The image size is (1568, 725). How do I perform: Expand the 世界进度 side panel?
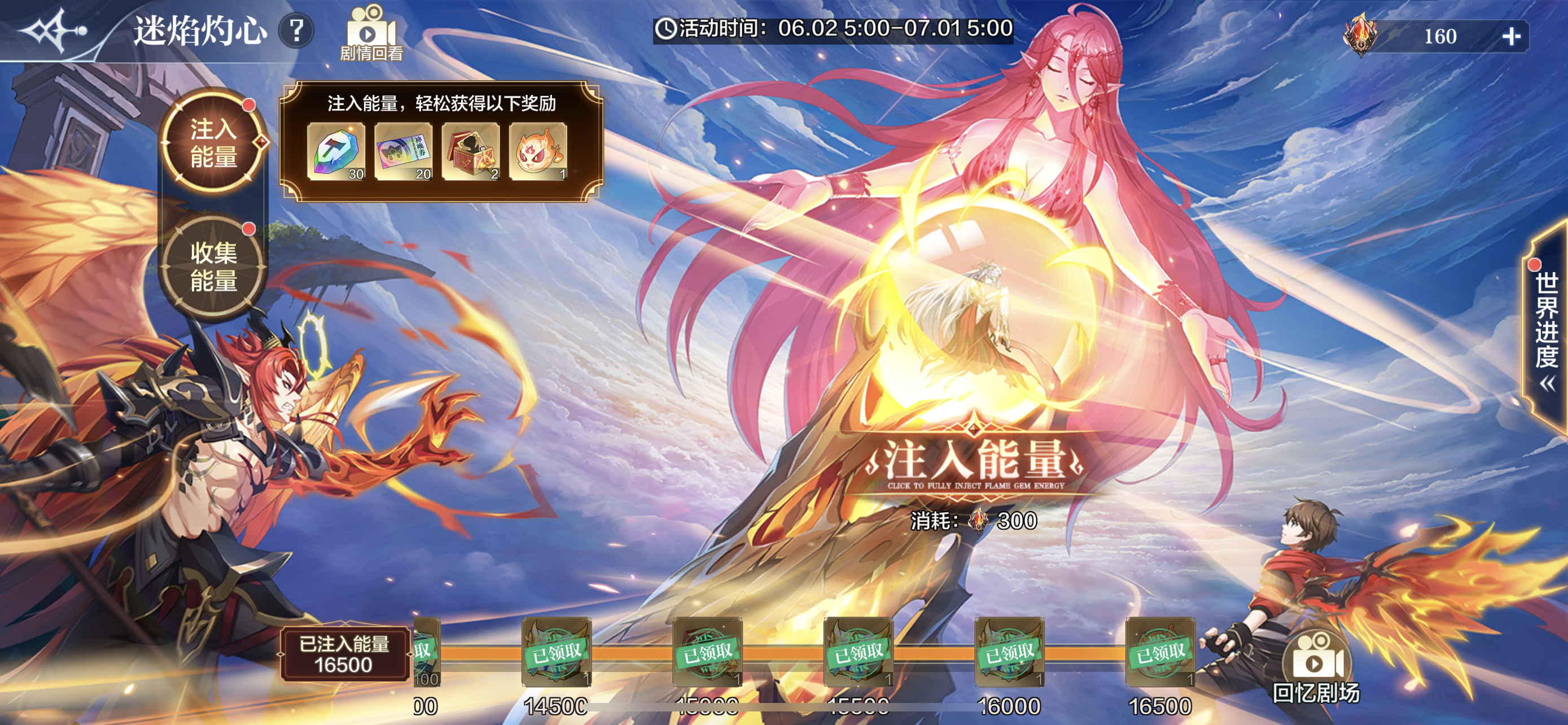(1546, 329)
